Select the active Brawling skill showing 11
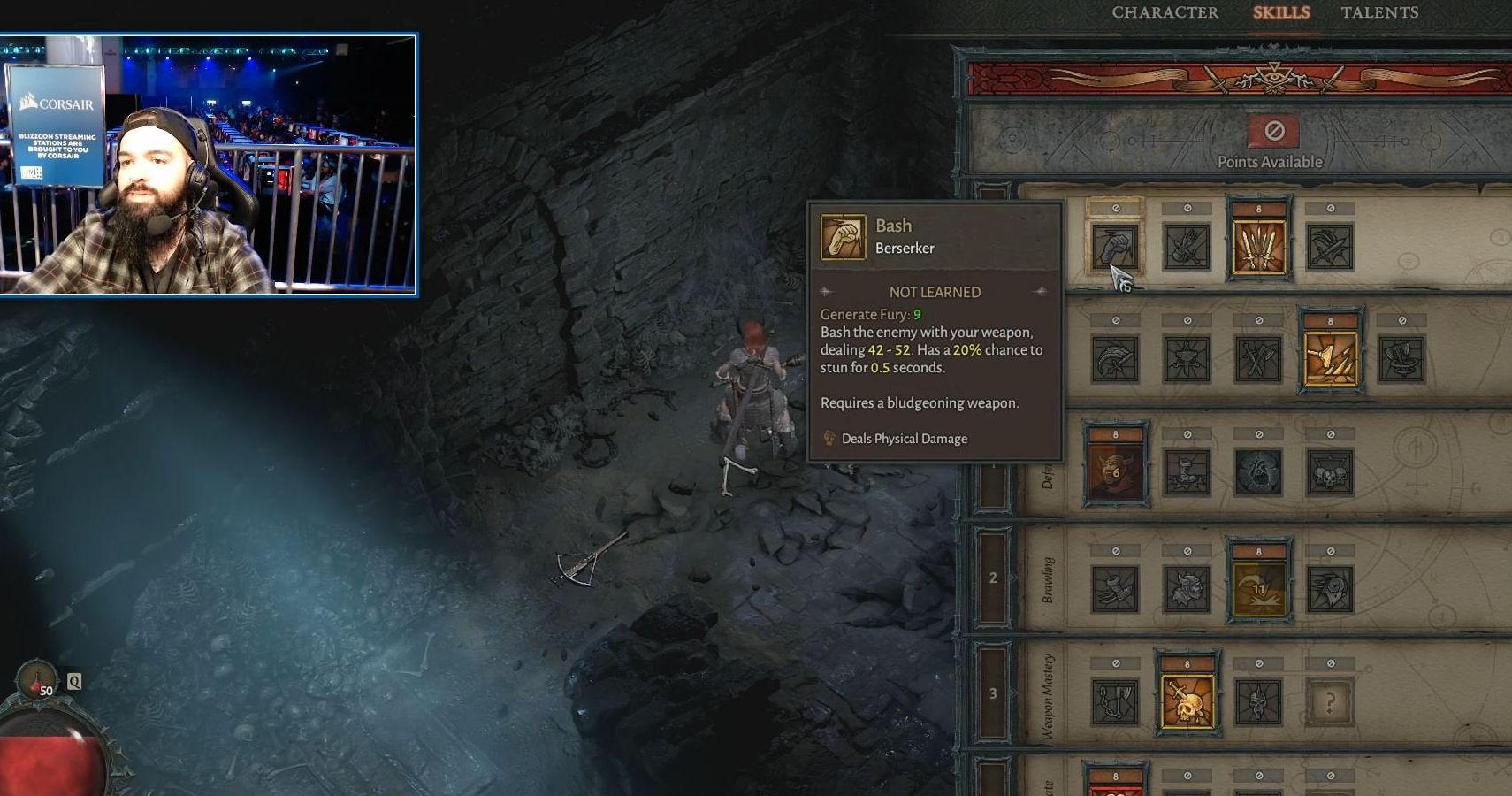This screenshot has width=1512, height=796. pos(1258,589)
